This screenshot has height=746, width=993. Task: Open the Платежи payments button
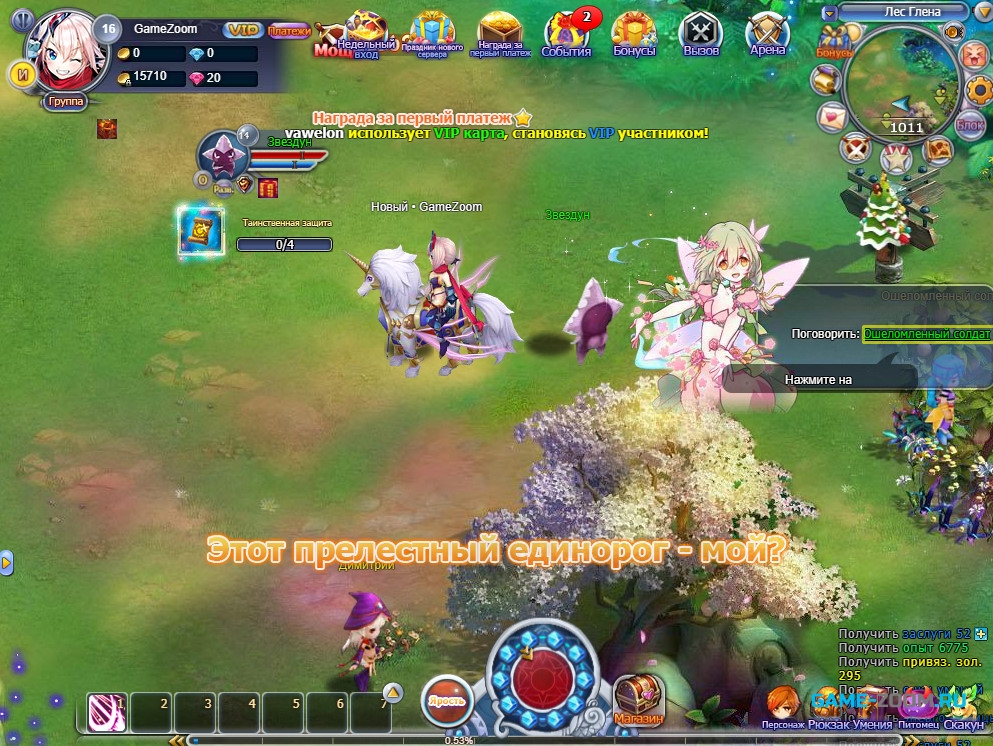(289, 31)
